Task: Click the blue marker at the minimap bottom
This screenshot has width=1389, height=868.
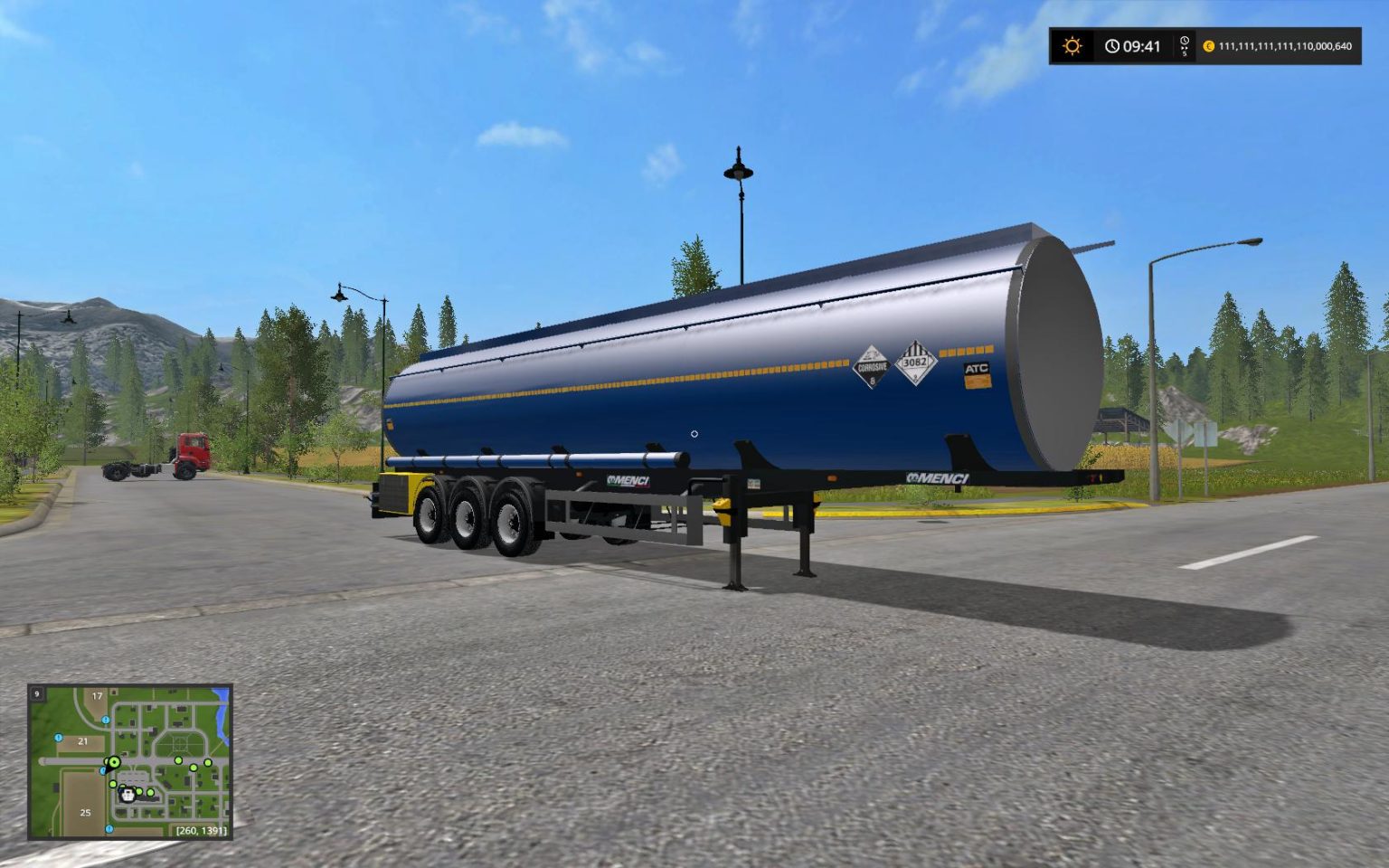Action: (x=108, y=828)
